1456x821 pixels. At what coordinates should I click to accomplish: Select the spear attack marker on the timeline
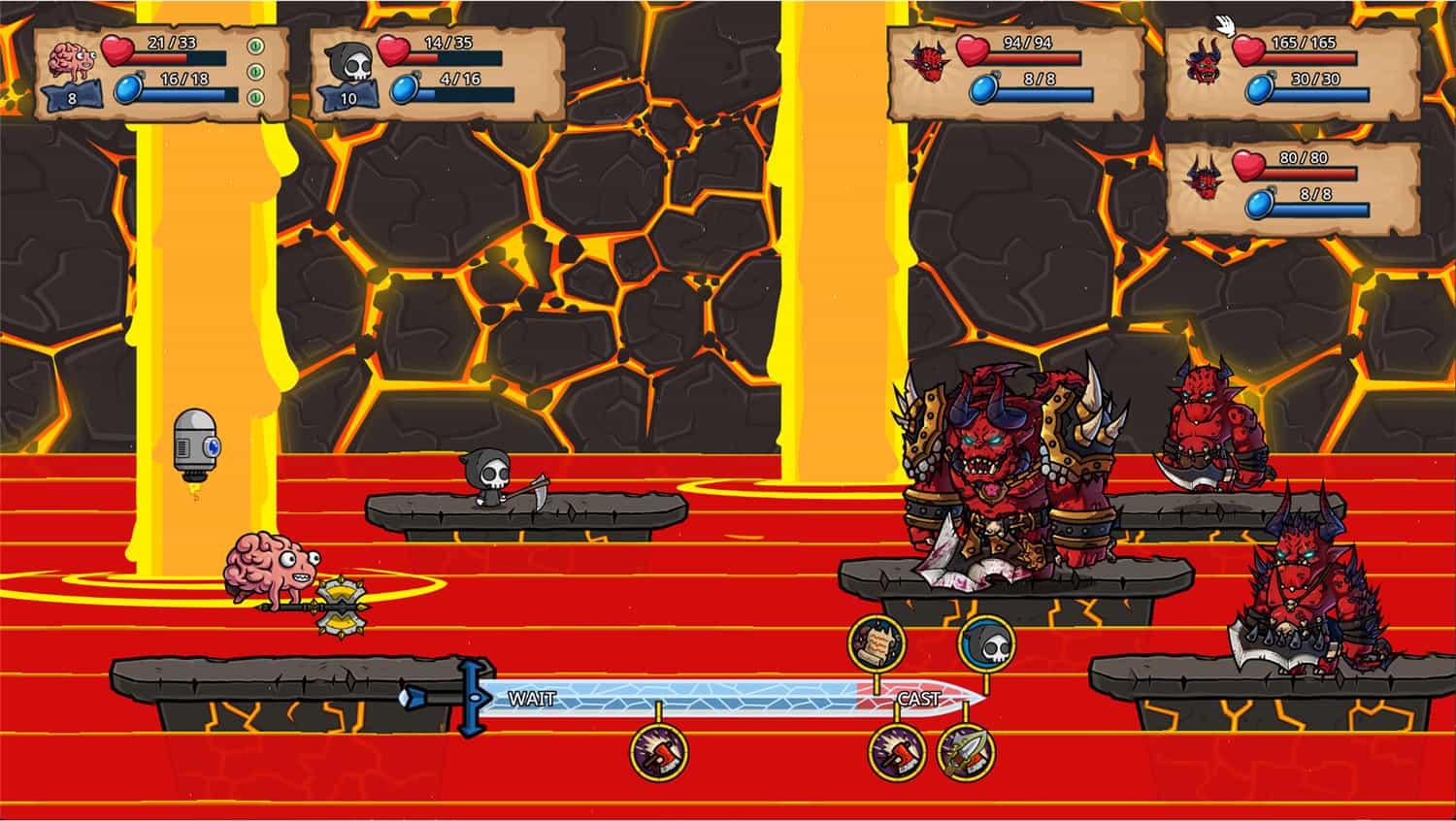pos(967,752)
